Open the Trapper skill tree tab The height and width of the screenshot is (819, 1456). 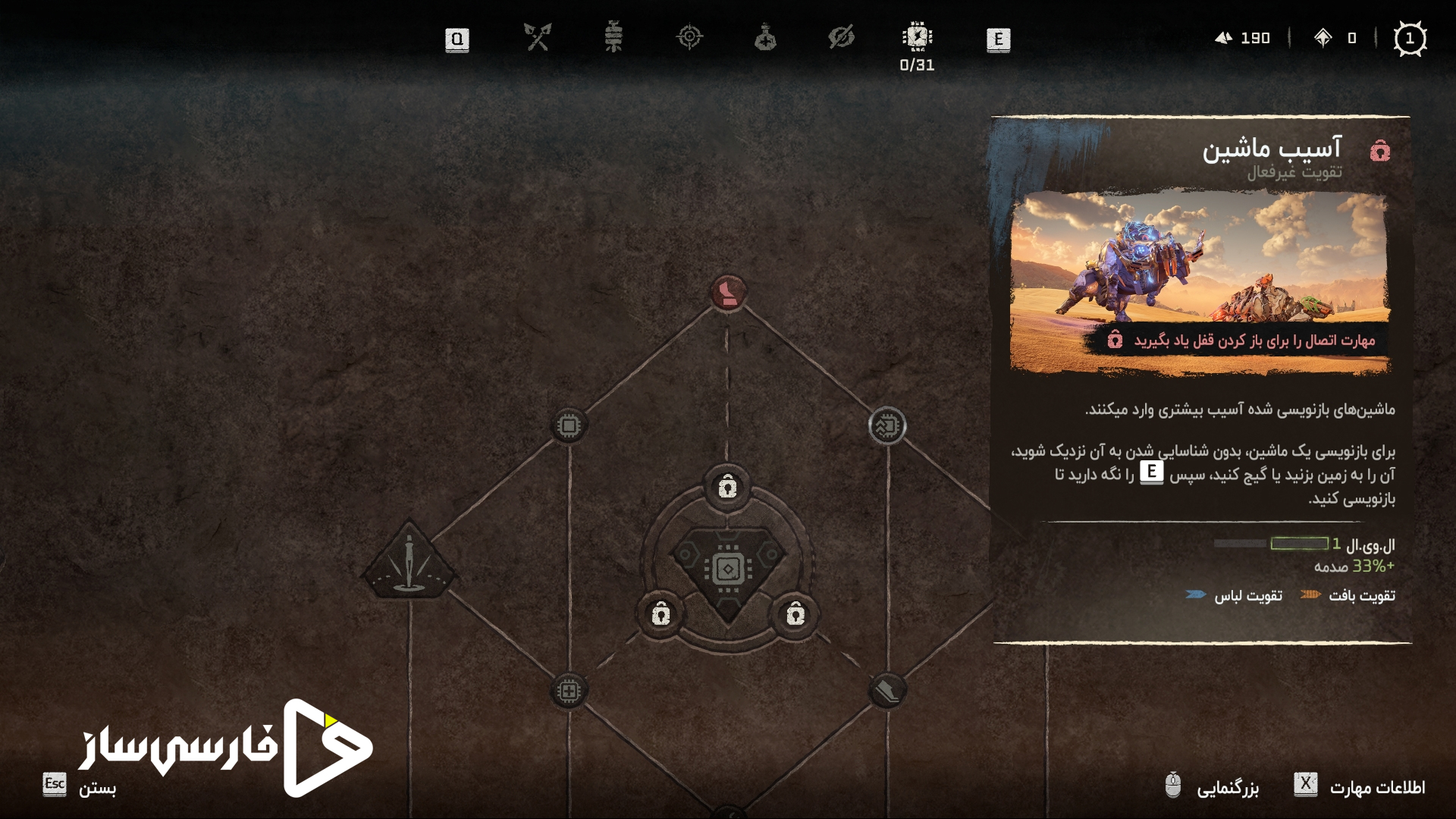coord(613,37)
